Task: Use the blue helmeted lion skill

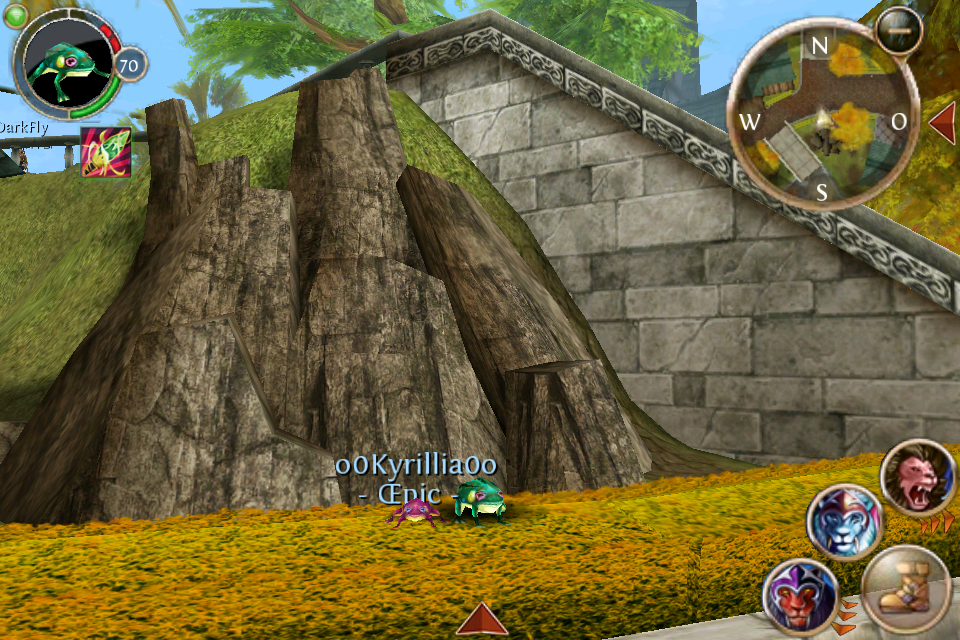Action: point(844,521)
